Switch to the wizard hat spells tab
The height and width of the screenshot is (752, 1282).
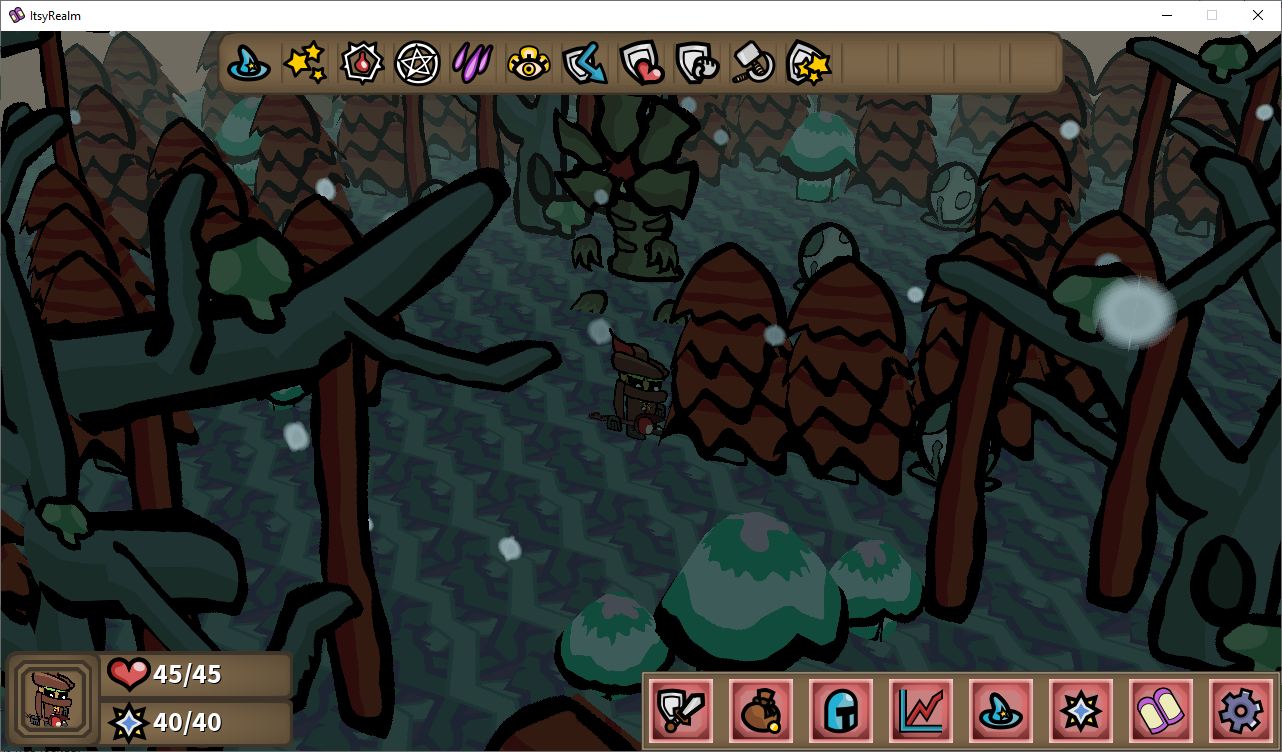(x=1001, y=711)
